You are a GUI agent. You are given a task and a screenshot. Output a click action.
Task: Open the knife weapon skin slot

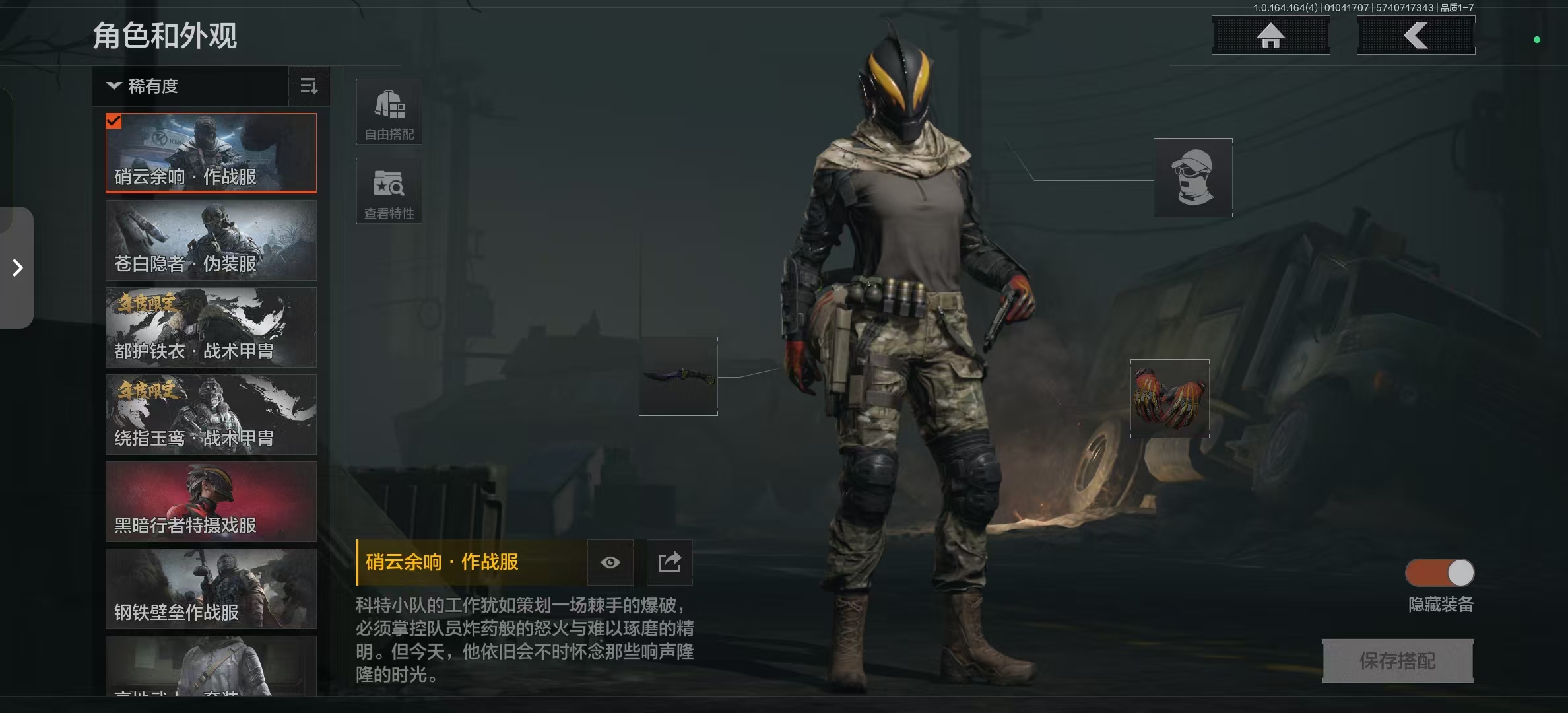click(678, 376)
